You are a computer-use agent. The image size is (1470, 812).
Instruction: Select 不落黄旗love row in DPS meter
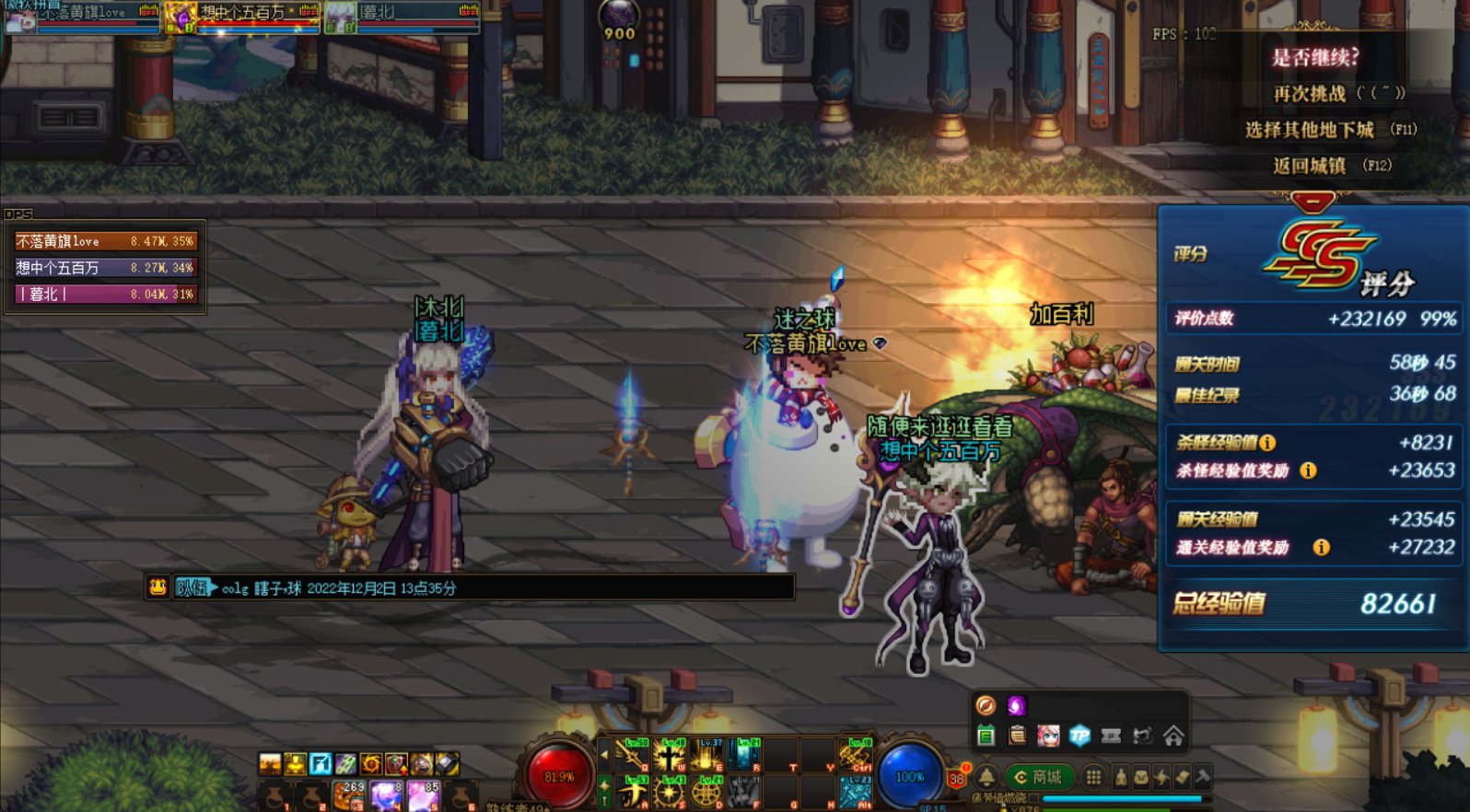(105, 241)
